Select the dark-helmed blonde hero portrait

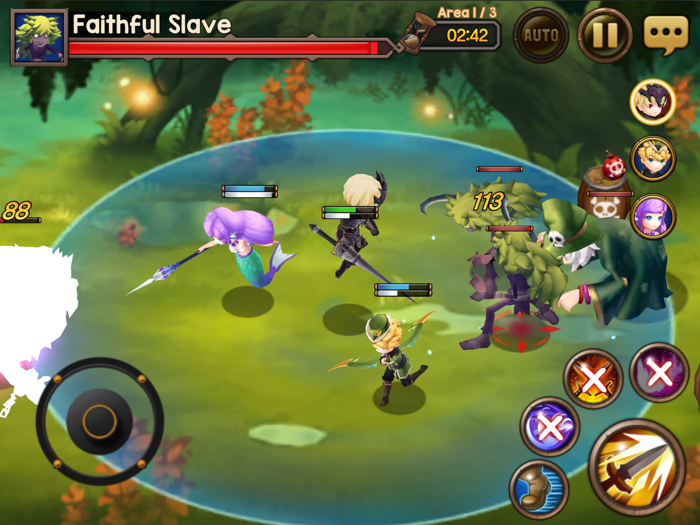tap(652, 101)
